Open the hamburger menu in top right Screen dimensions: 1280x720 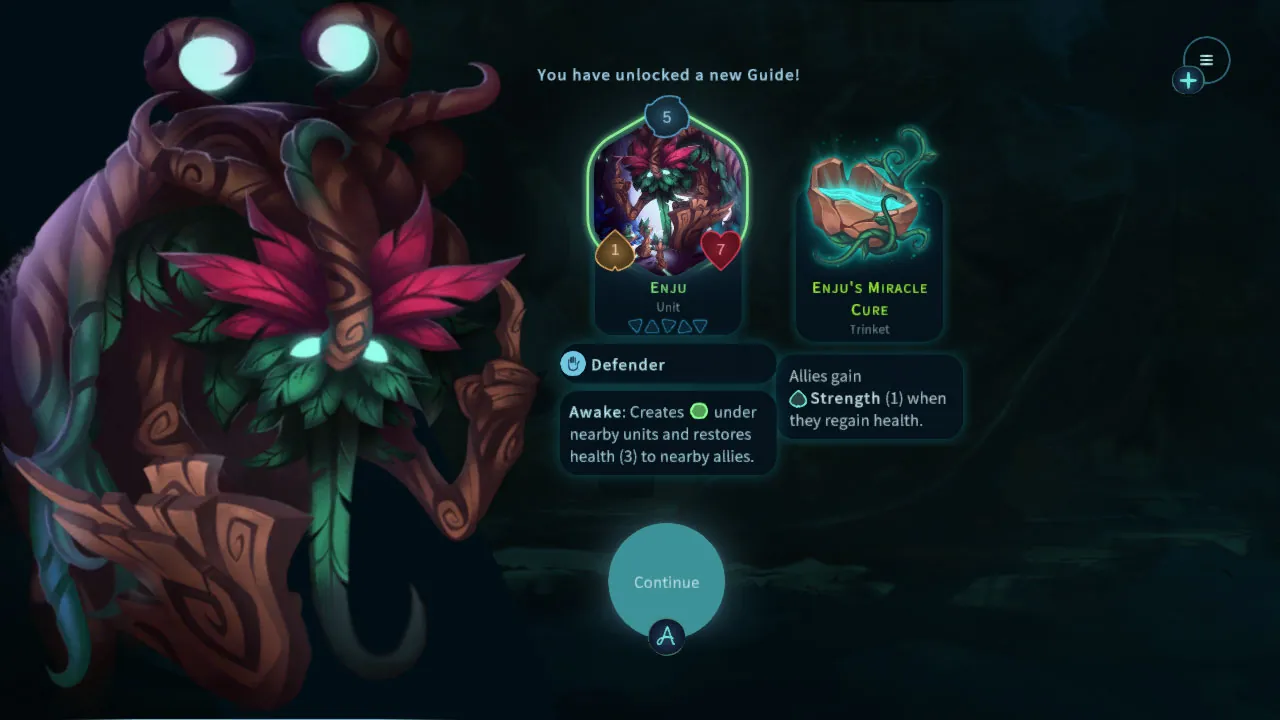[x=1206, y=59]
